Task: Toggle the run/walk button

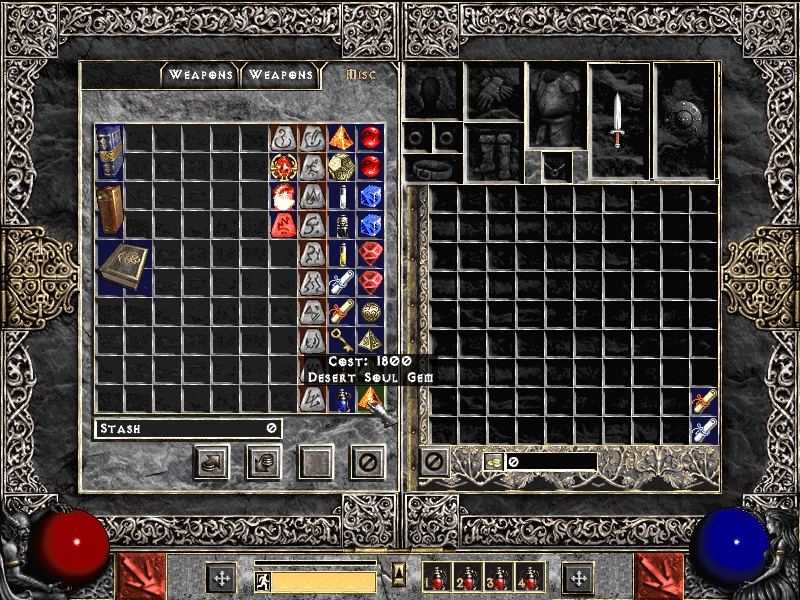Action: (x=261, y=581)
